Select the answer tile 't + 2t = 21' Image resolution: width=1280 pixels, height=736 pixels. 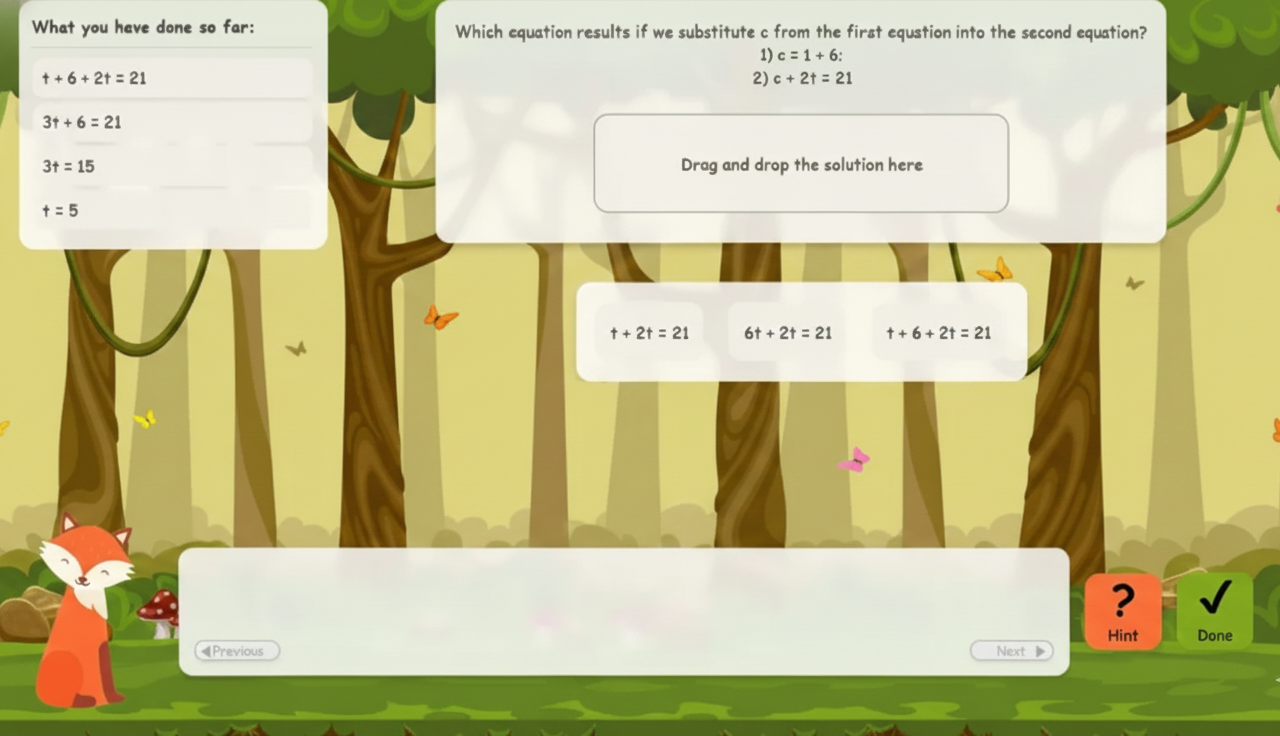pyautogui.click(x=649, y=333)
